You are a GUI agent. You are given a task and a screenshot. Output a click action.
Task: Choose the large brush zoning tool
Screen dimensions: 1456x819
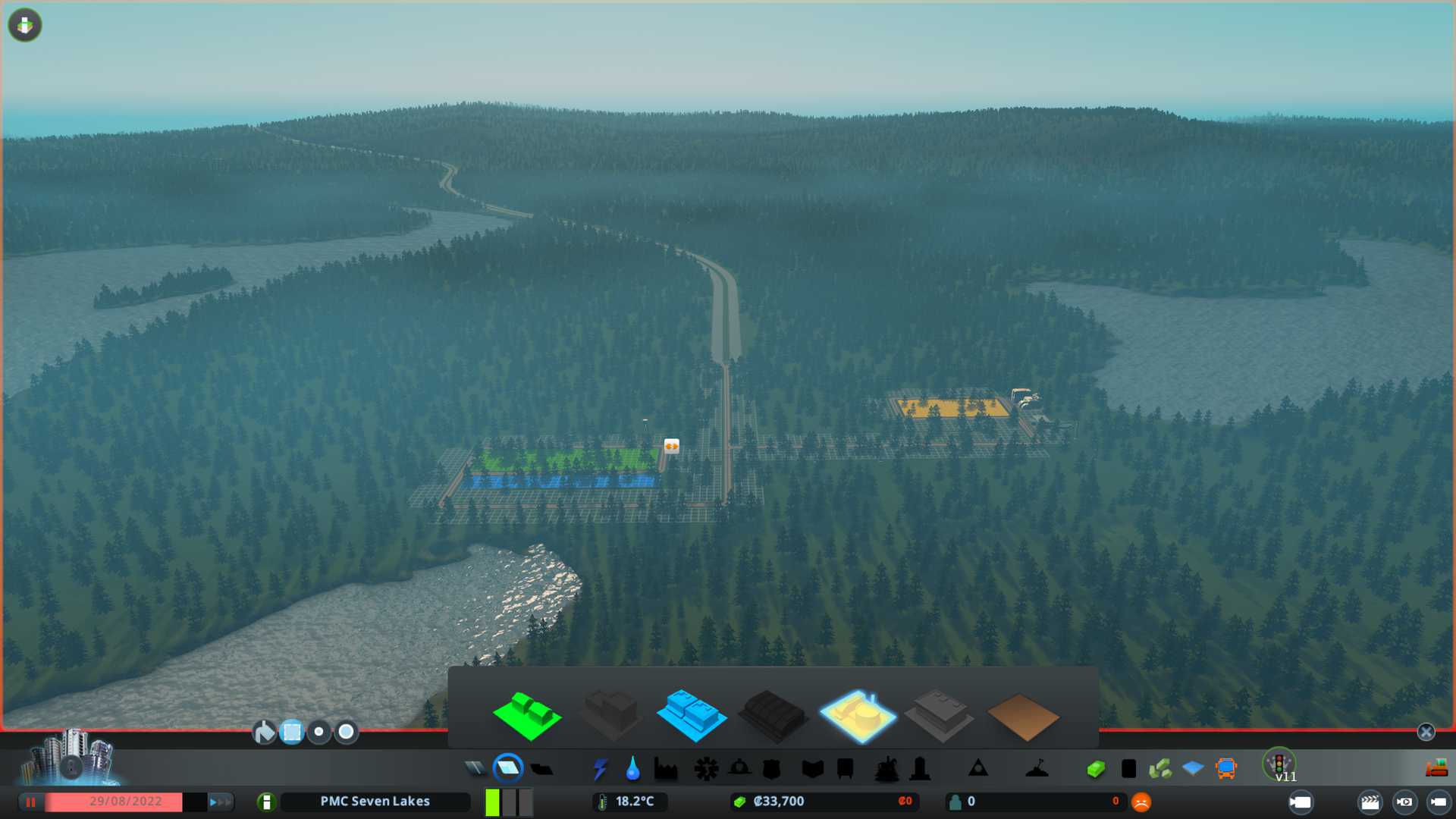[x=347, y=732]
